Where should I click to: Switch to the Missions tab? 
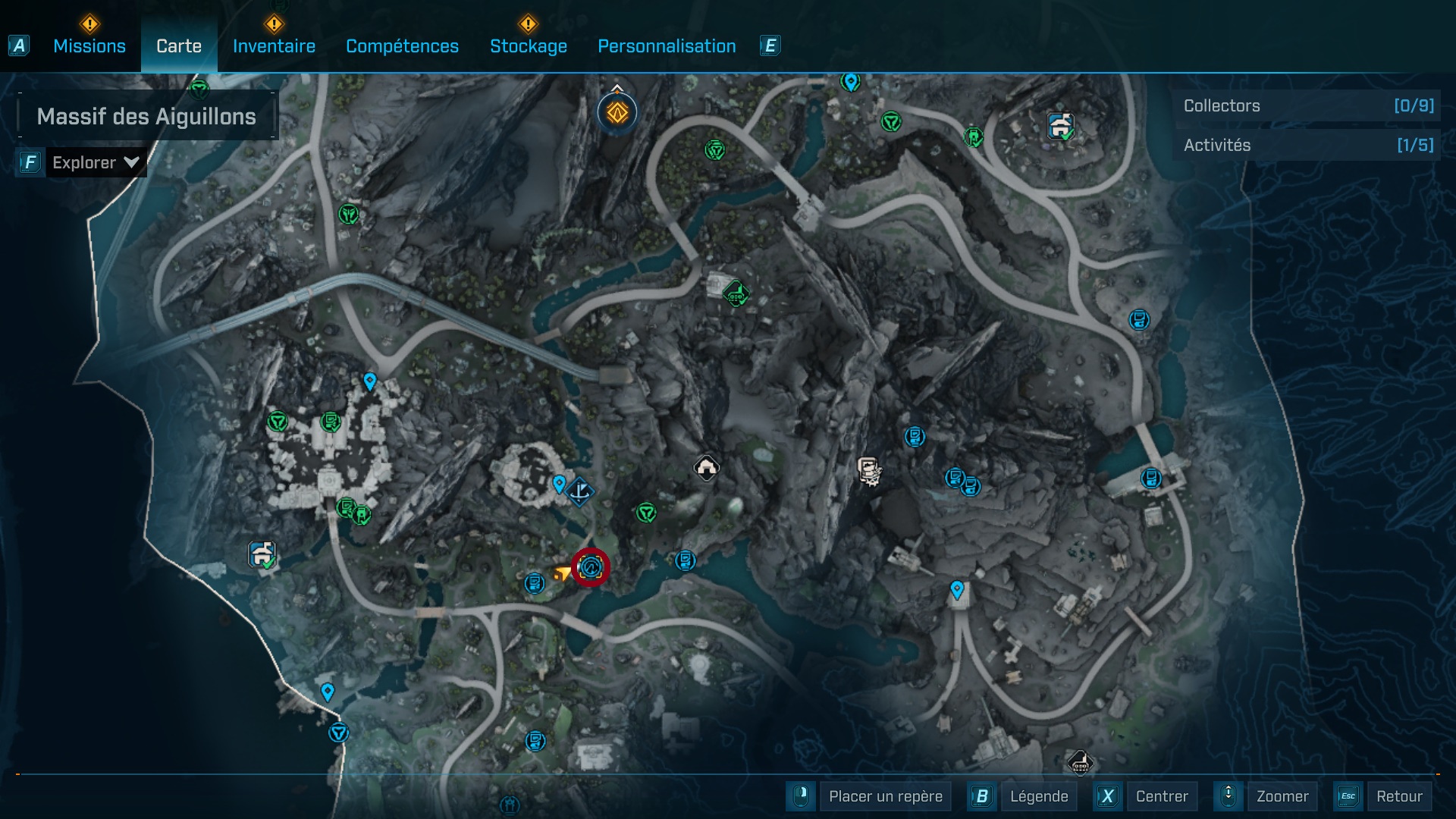[89, 46]
